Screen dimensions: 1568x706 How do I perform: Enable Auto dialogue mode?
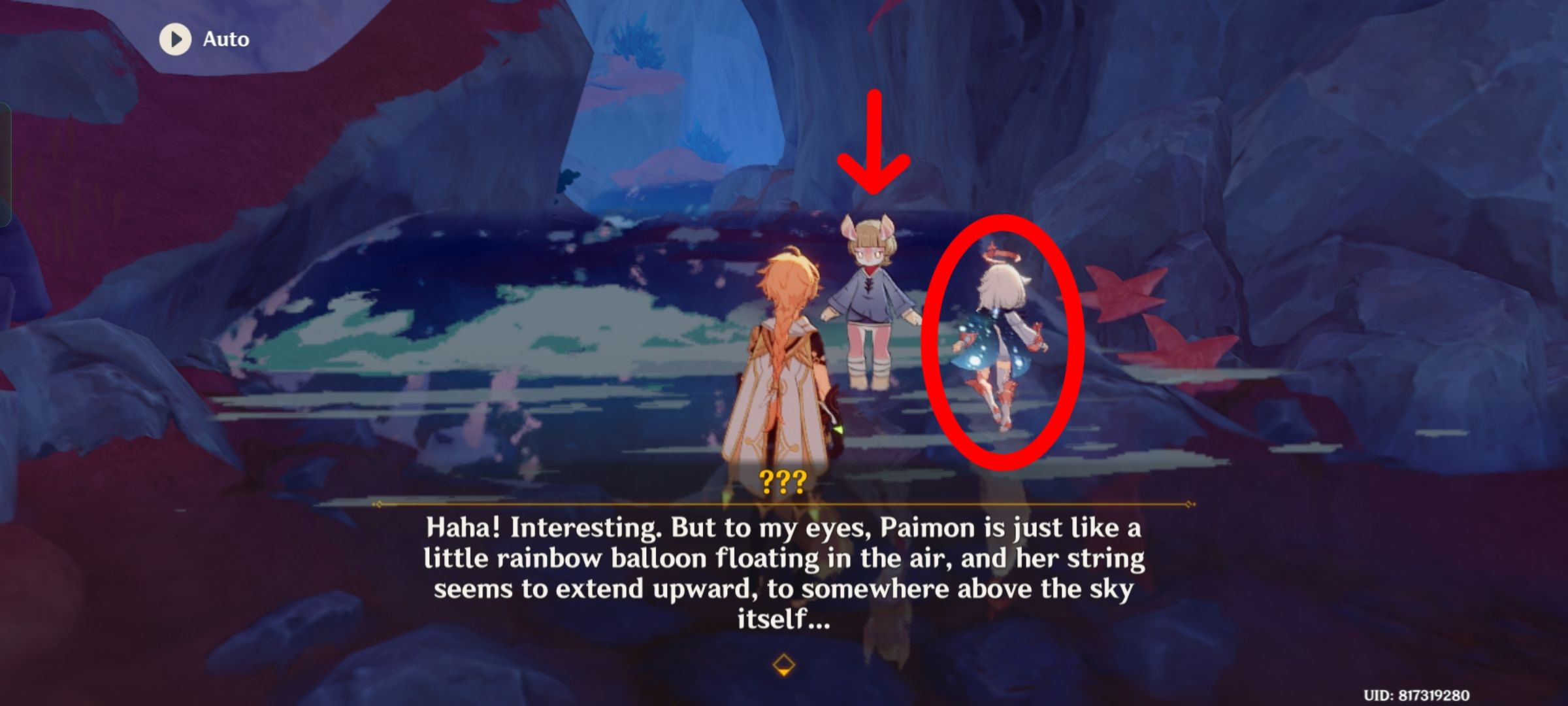click(196, 39)
